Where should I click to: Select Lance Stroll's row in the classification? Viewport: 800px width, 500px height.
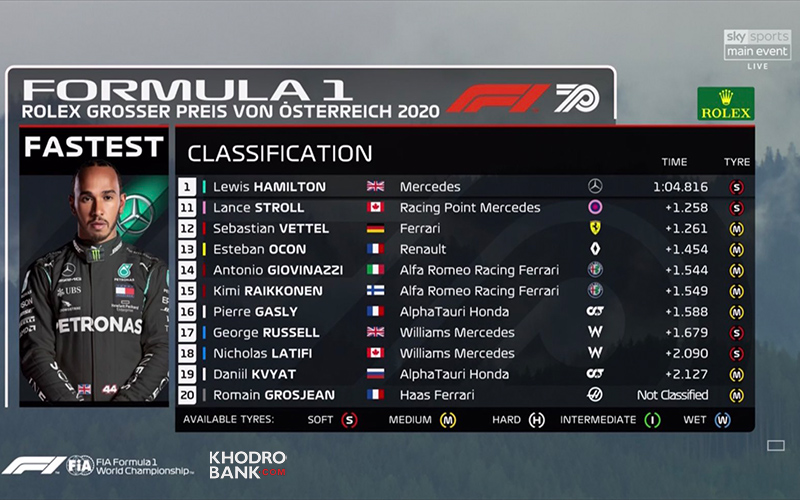[465, 208]
